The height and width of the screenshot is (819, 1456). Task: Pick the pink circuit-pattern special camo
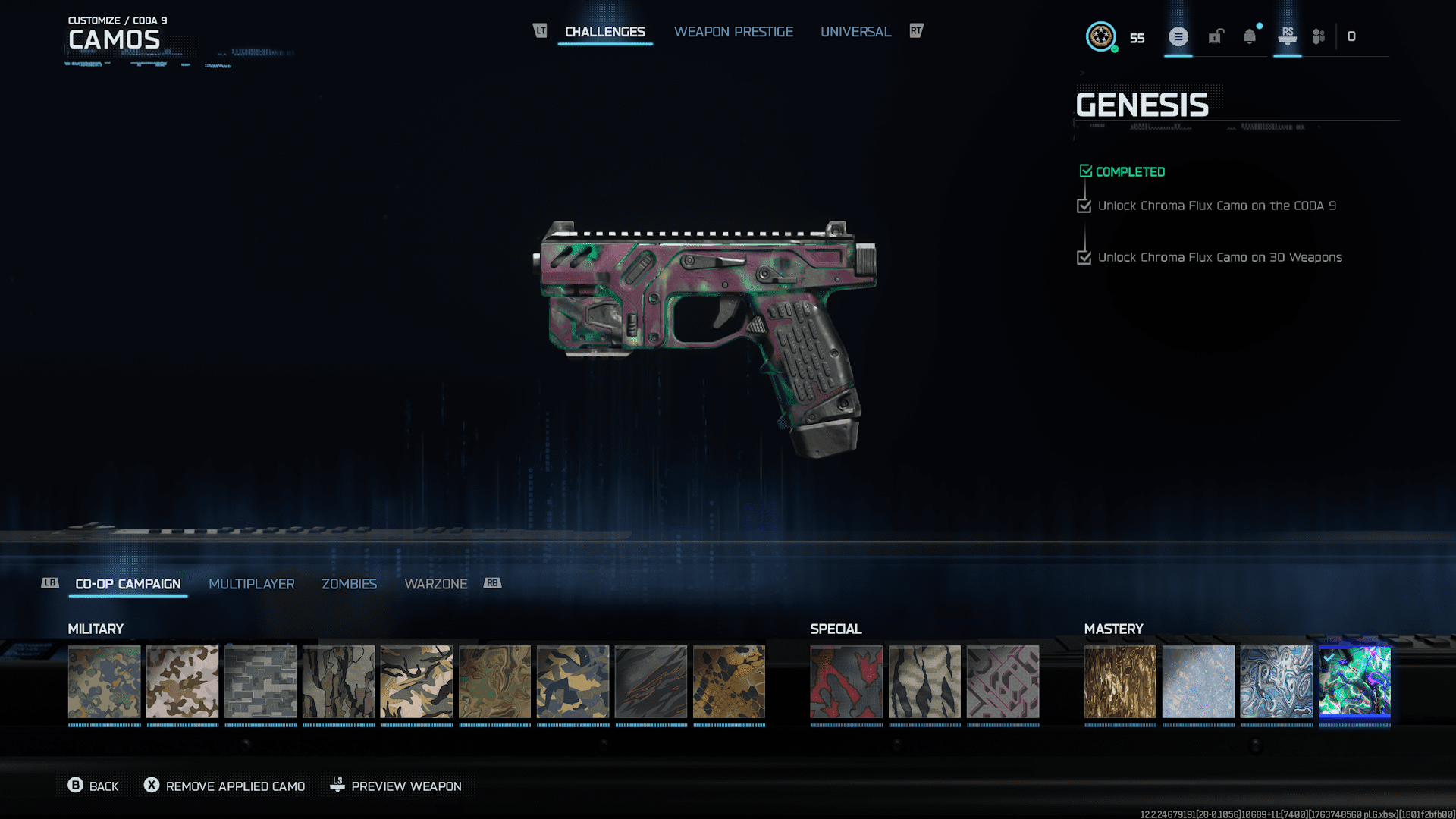(1003, 681)
